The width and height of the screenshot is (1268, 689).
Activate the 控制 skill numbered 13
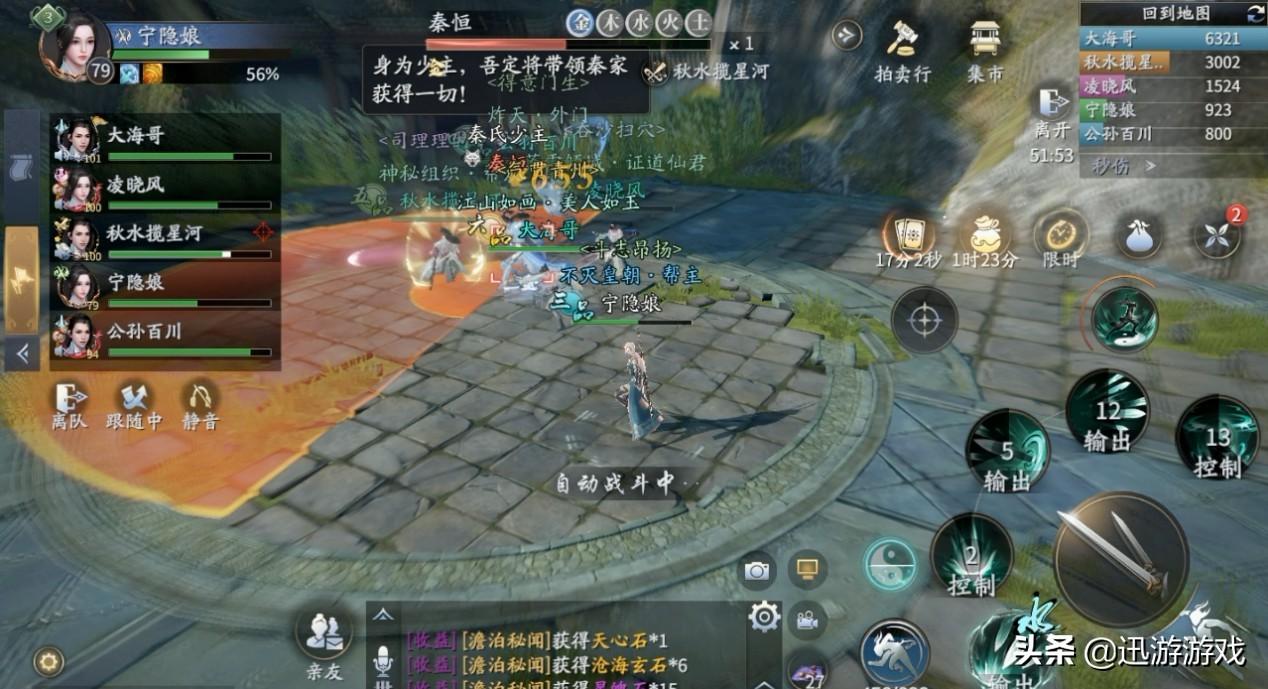(1216, 437)
